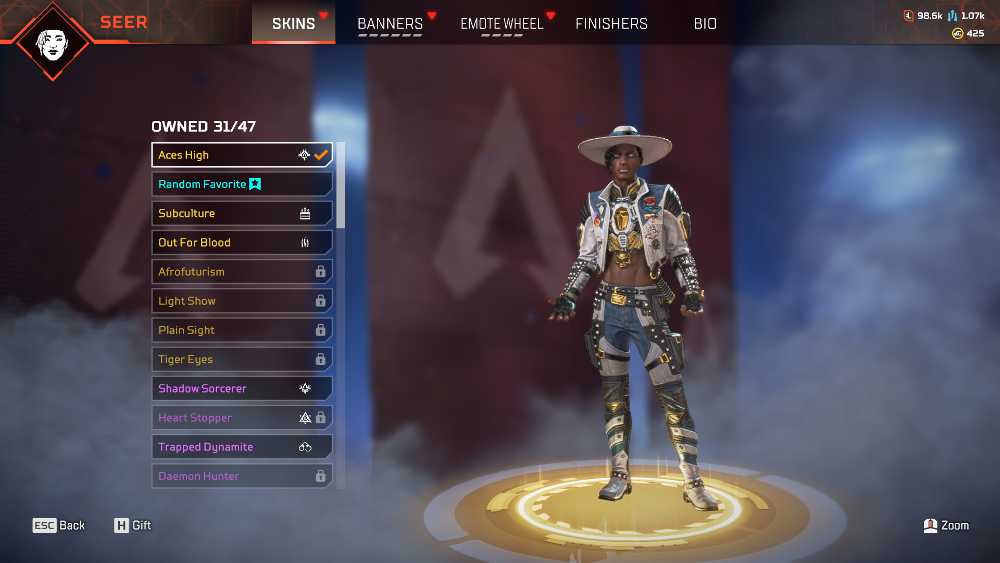The image size is (1000, 563).
Task: Choose the Trapped Dynamite skin
Action: tap(242, 447)
